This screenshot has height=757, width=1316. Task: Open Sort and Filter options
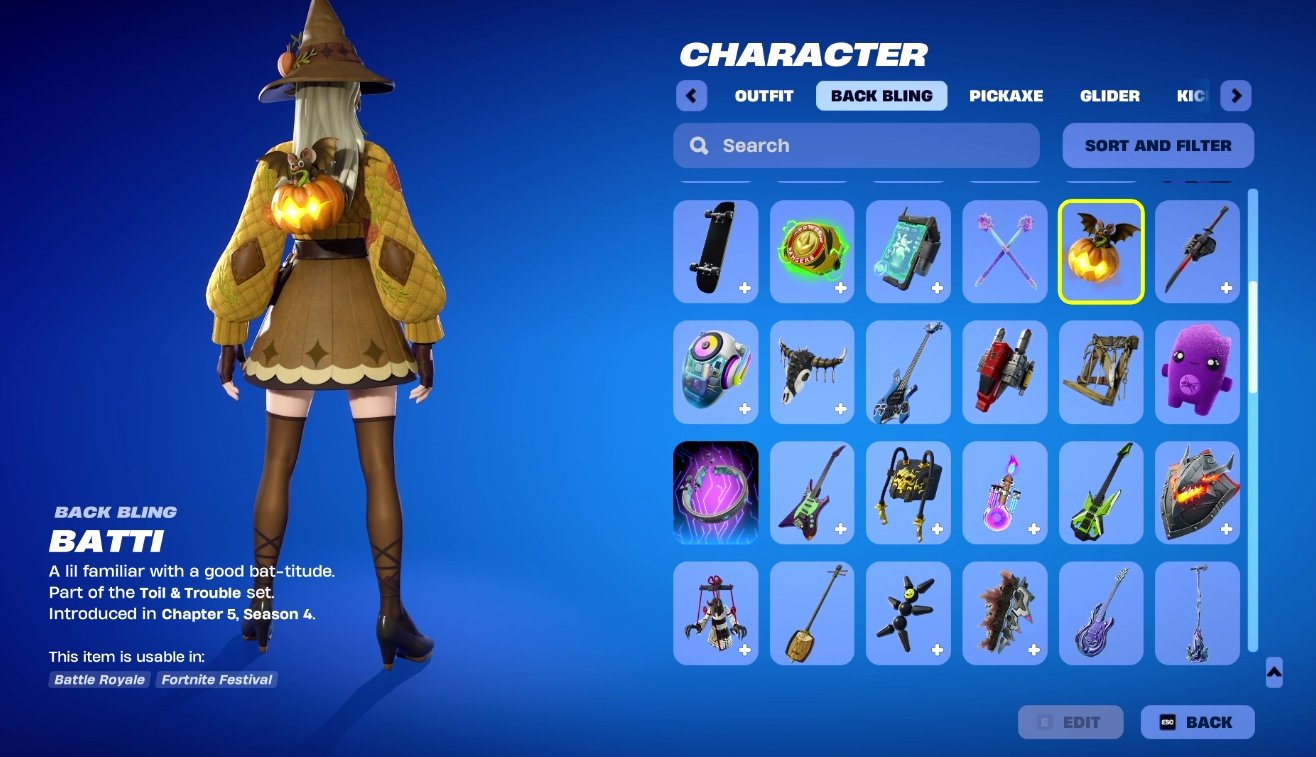point(1157,145)
